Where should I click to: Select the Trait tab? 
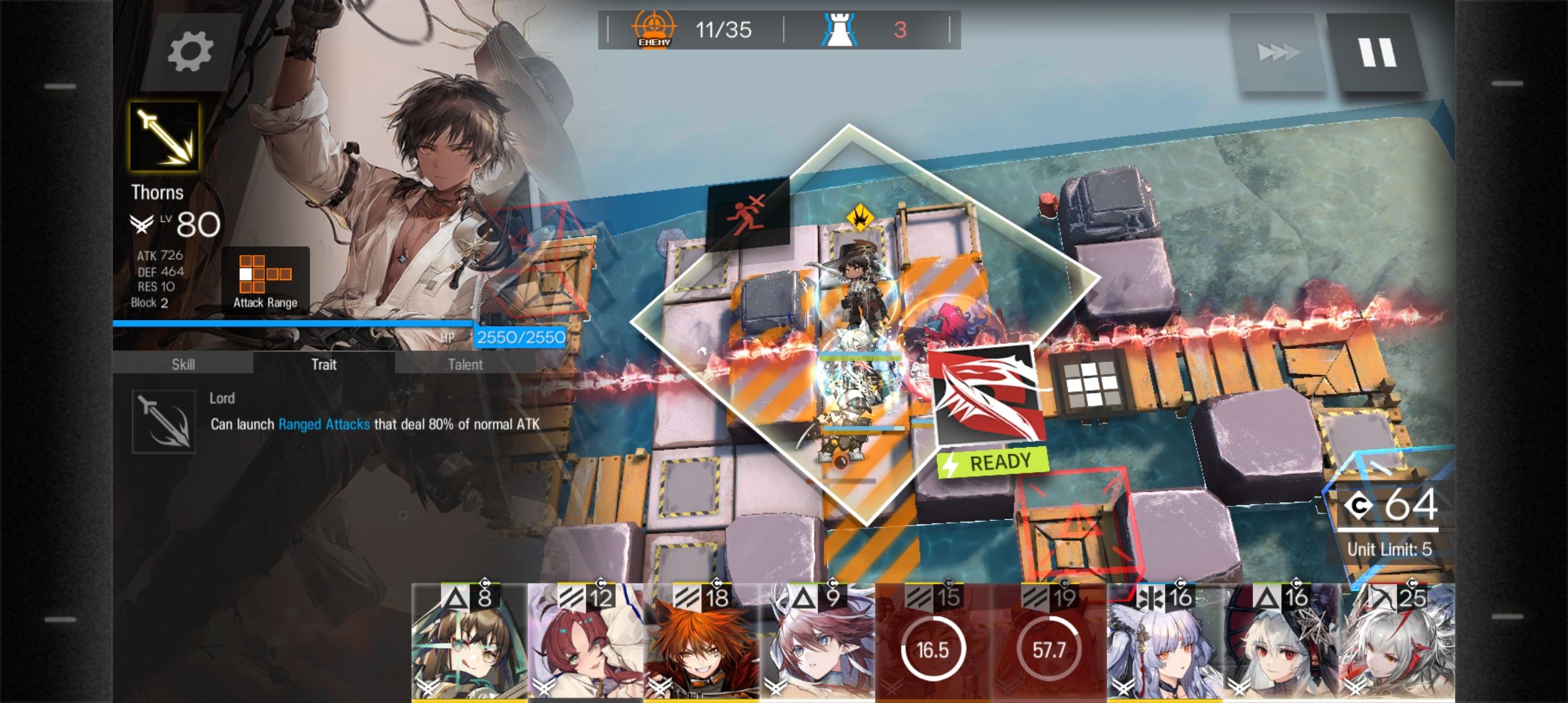324,364
